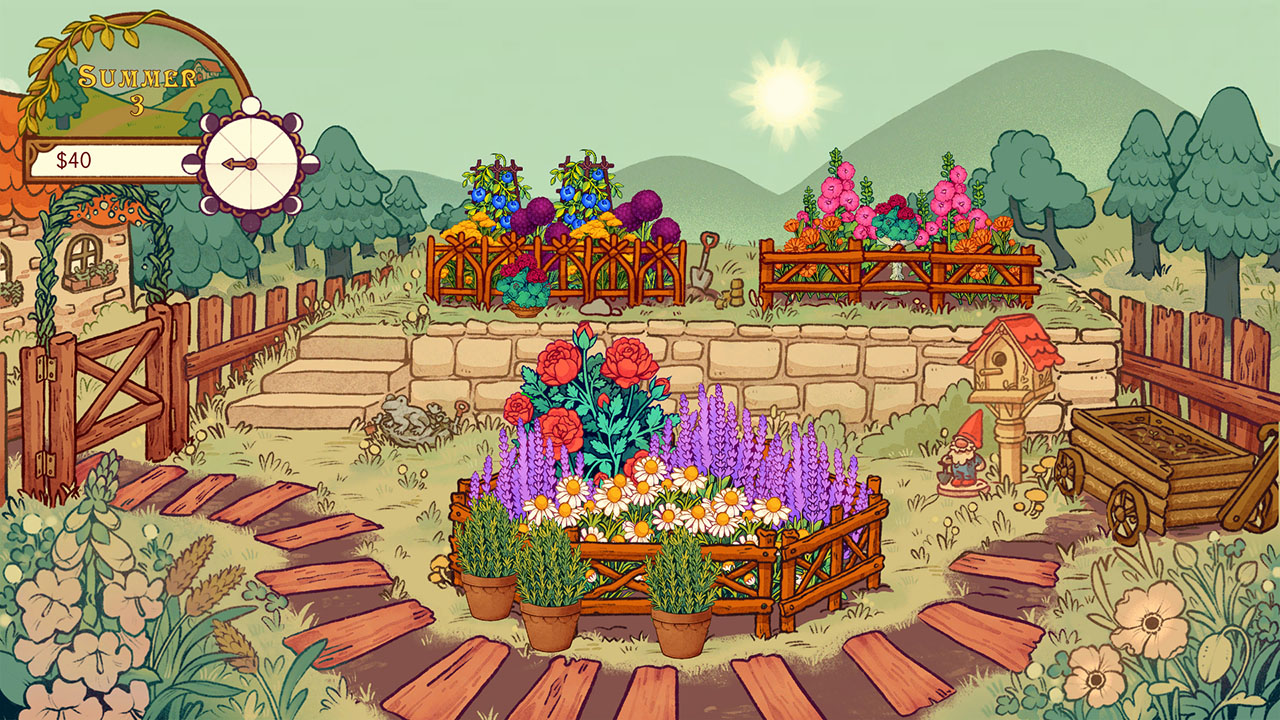This screenshot has width=1280, height=720.
Task: Click the stacked clay pots beside the shovel
Action: (x=735, y=293)
